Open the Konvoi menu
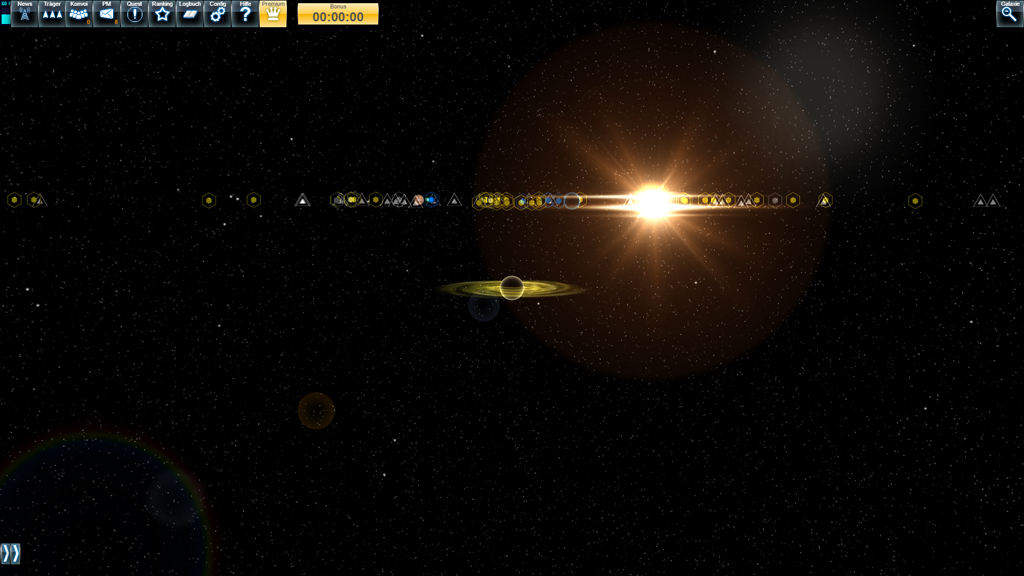 tap(79, 13)
